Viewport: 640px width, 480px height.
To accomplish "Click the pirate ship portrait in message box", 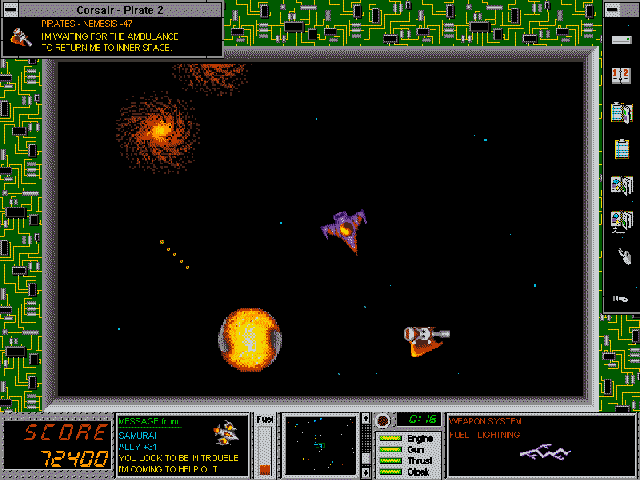I will tap(18, 36).
